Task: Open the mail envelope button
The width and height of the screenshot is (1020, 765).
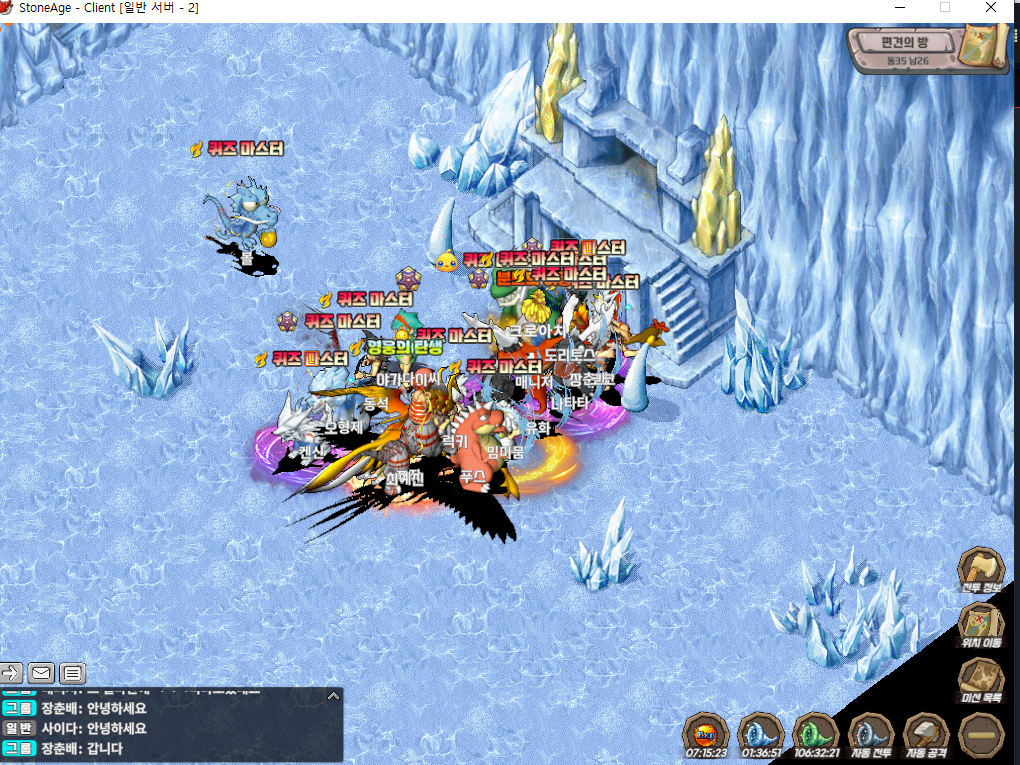Action: [41, 672]
